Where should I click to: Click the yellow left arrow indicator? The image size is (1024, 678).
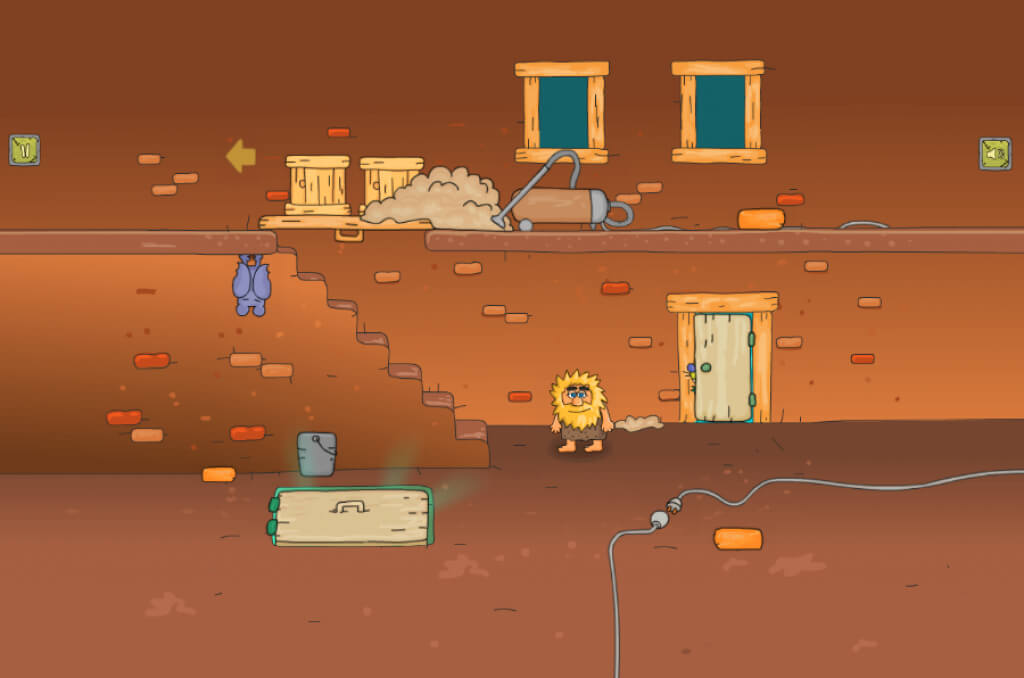pyautogui.click(x=240, y=156)
